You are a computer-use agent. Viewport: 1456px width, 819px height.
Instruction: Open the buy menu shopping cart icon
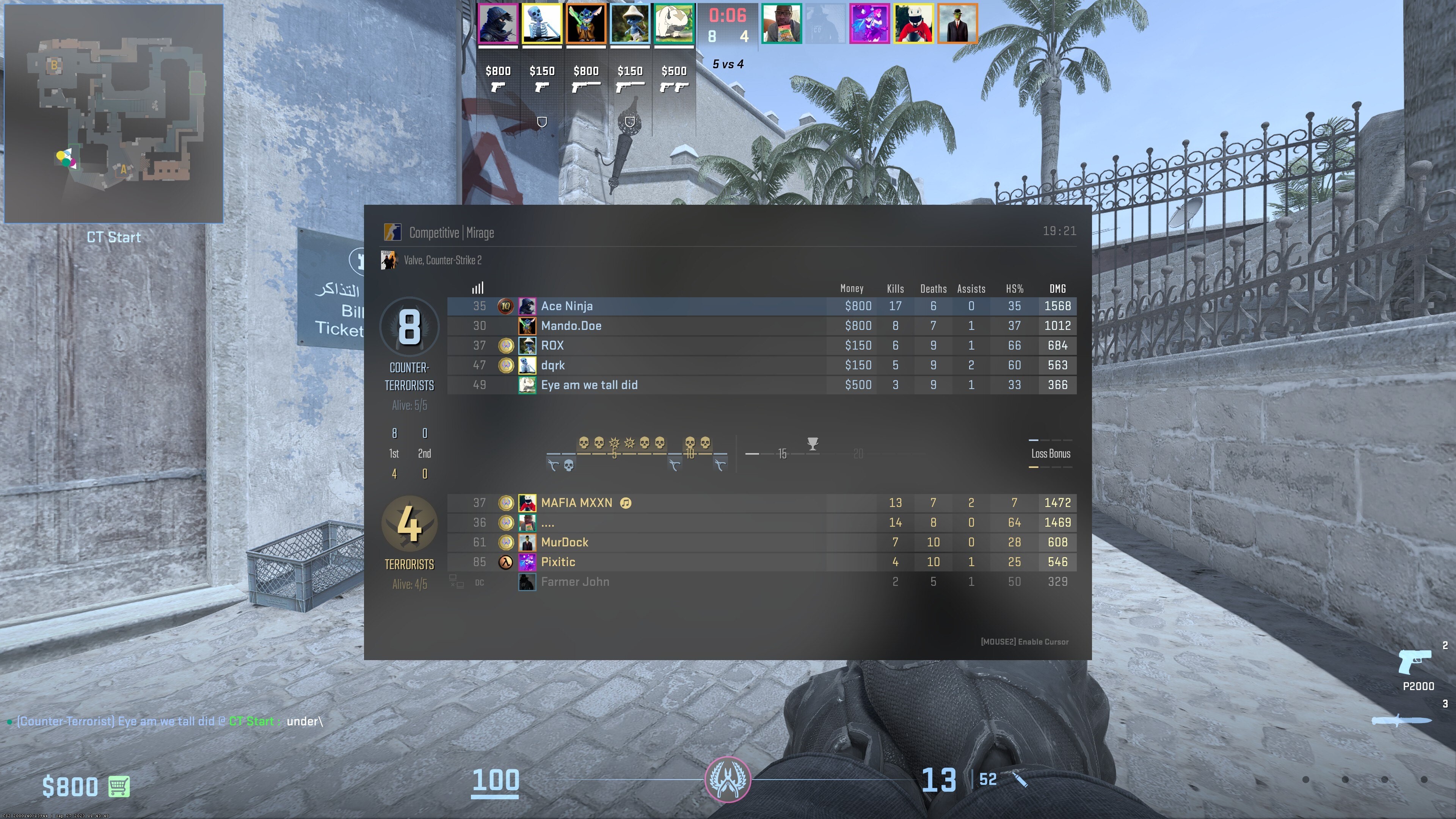coord(119,786)
